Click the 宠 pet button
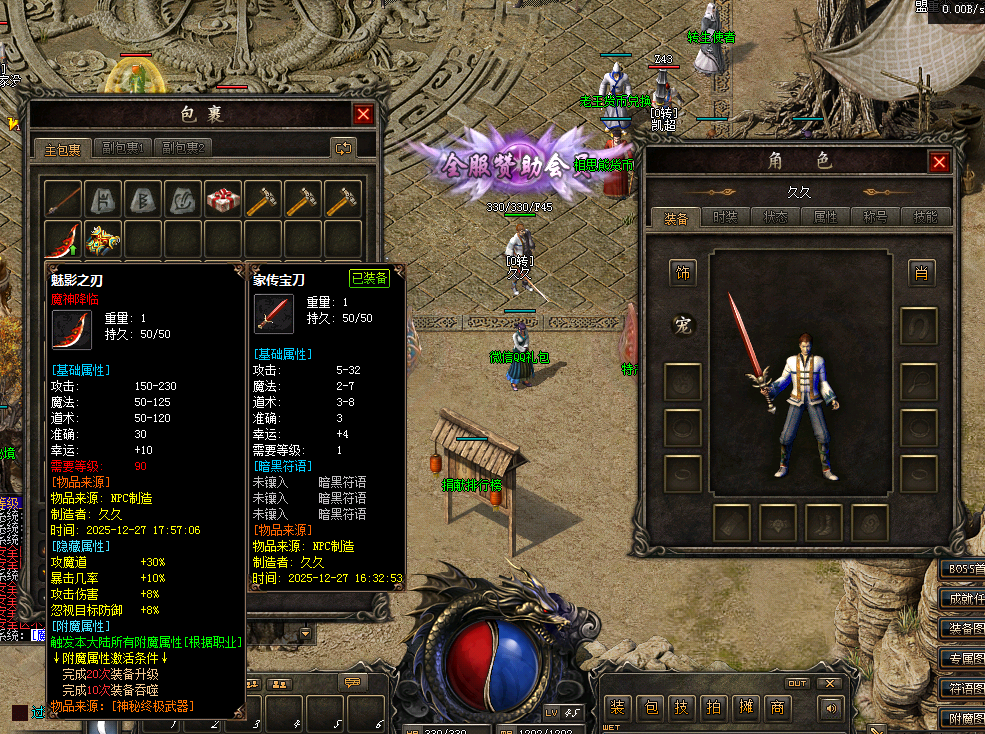The width and height of the screenshot is (985, 734). [683, 325]
